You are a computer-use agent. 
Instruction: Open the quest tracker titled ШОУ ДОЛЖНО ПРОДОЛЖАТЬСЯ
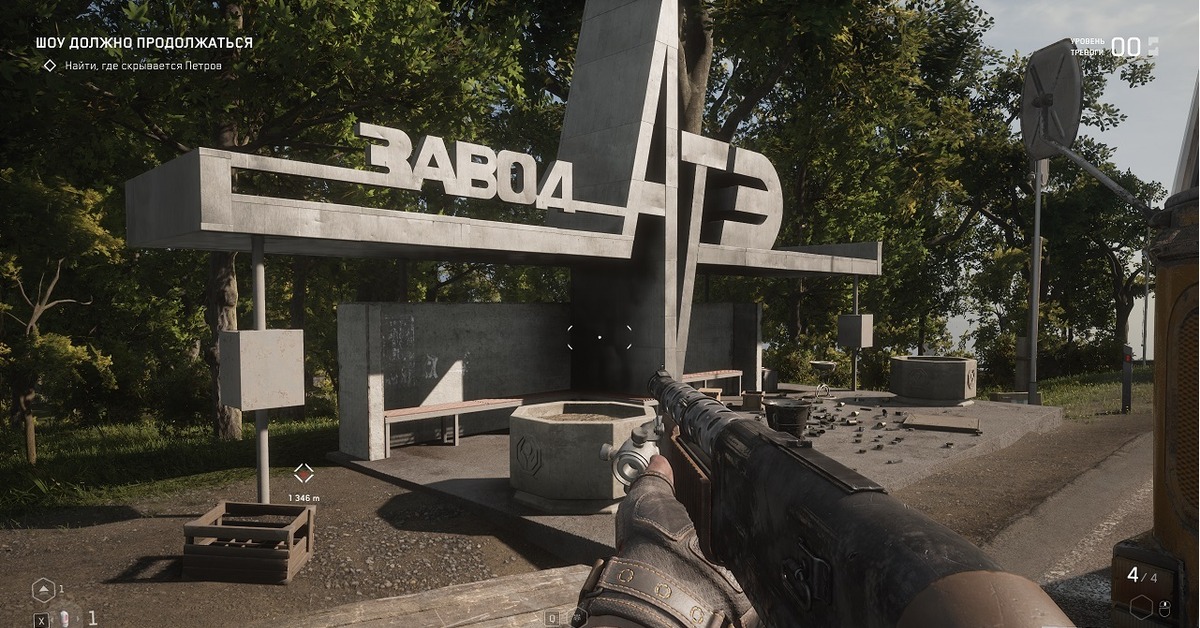[144, 43]
